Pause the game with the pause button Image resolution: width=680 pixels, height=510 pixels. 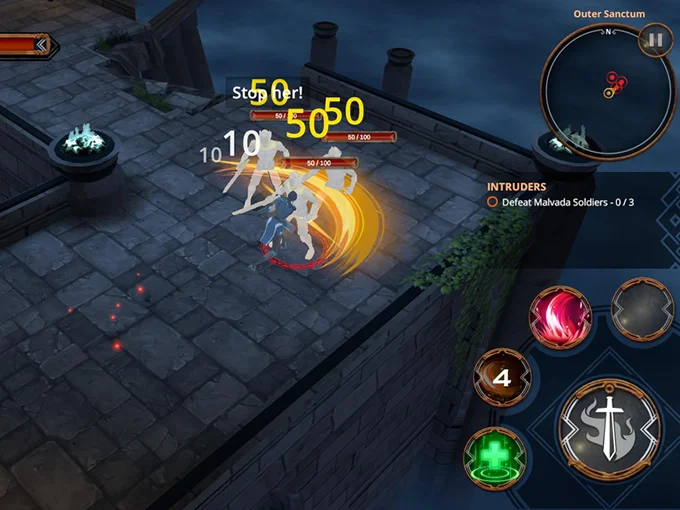(x=655, y=41)
